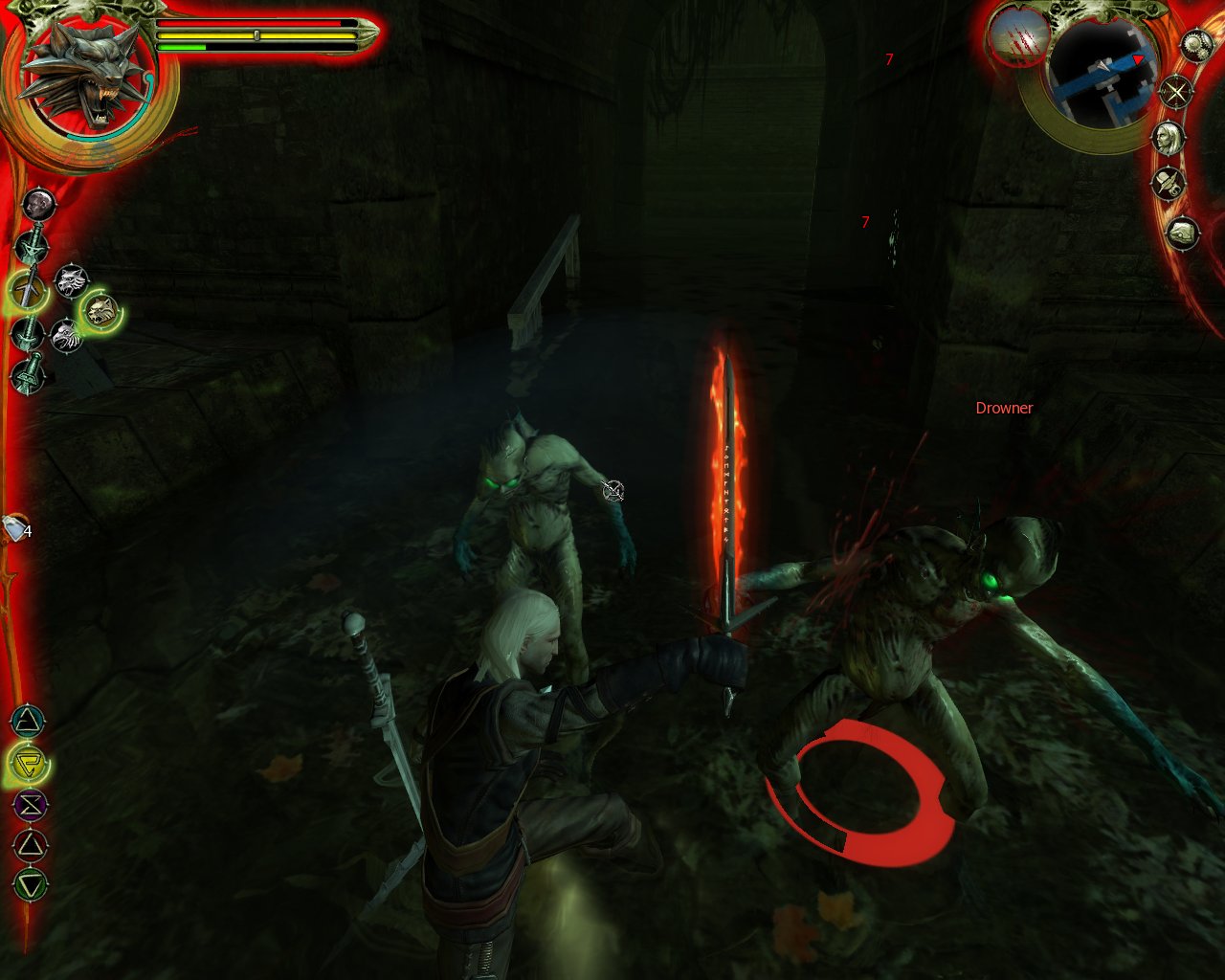The image size is (1225, 980).
Task: Activate the green Axii sign
Action: (31, 885)
